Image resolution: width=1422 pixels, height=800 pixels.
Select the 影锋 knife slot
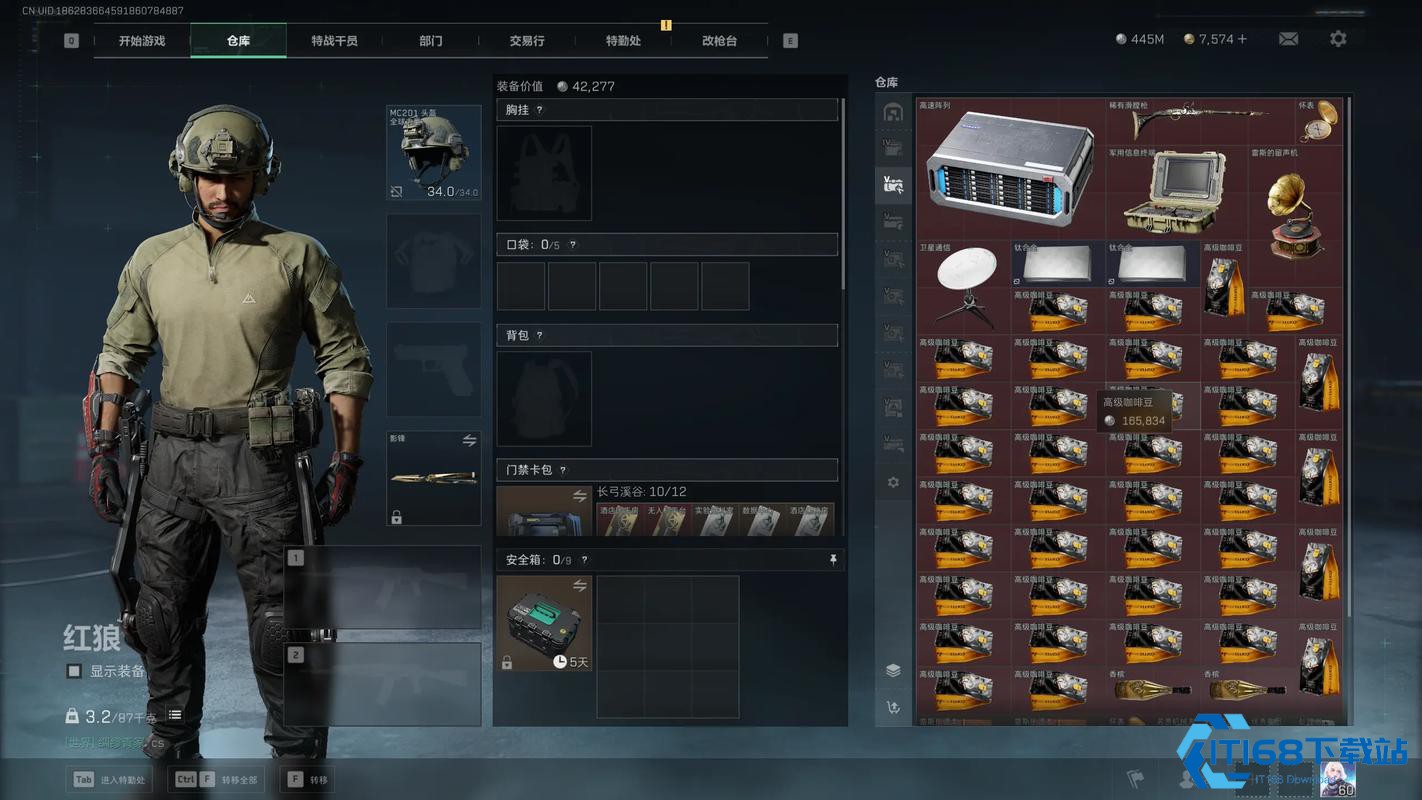pyautogui.click(x=434, y=478)
